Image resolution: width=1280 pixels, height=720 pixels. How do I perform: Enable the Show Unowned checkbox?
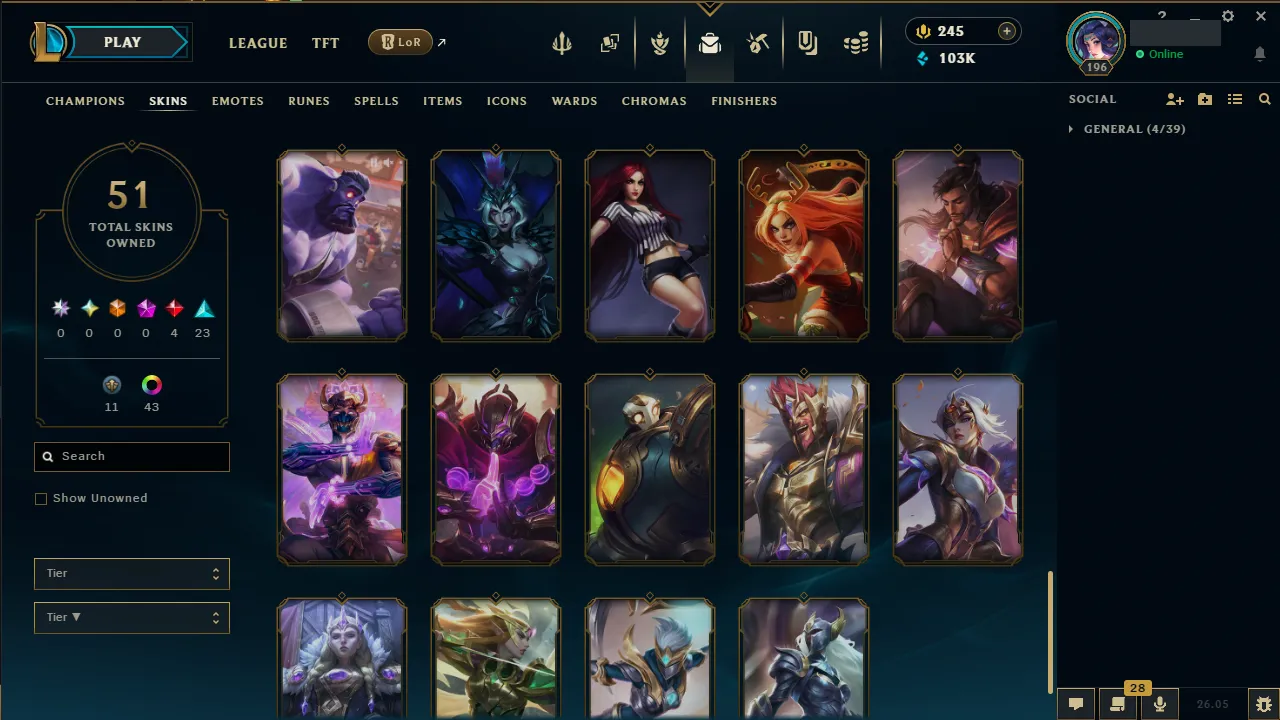[41, 498]
